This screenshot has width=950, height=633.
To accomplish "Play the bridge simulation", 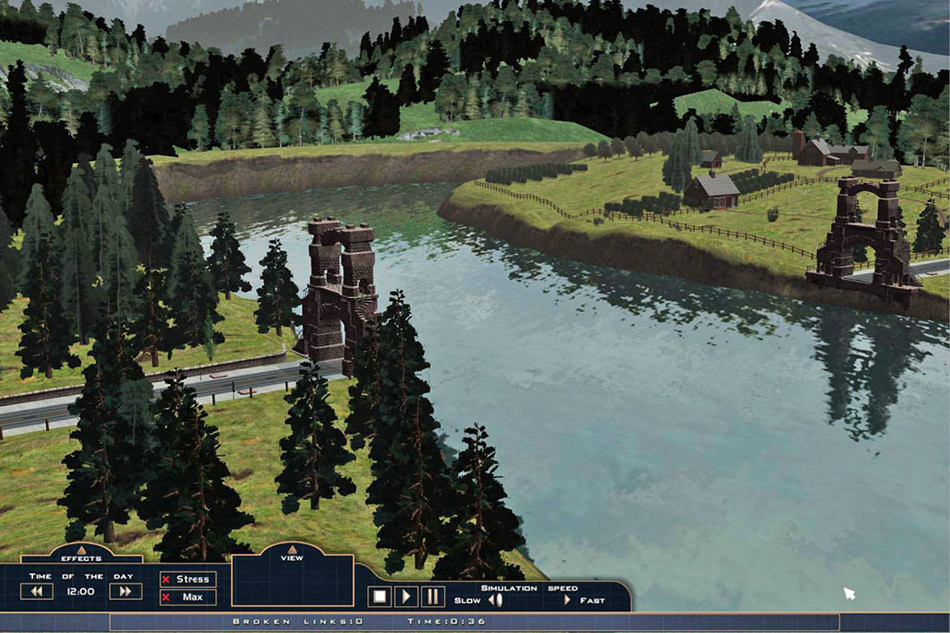I will (x=406, y=597).
